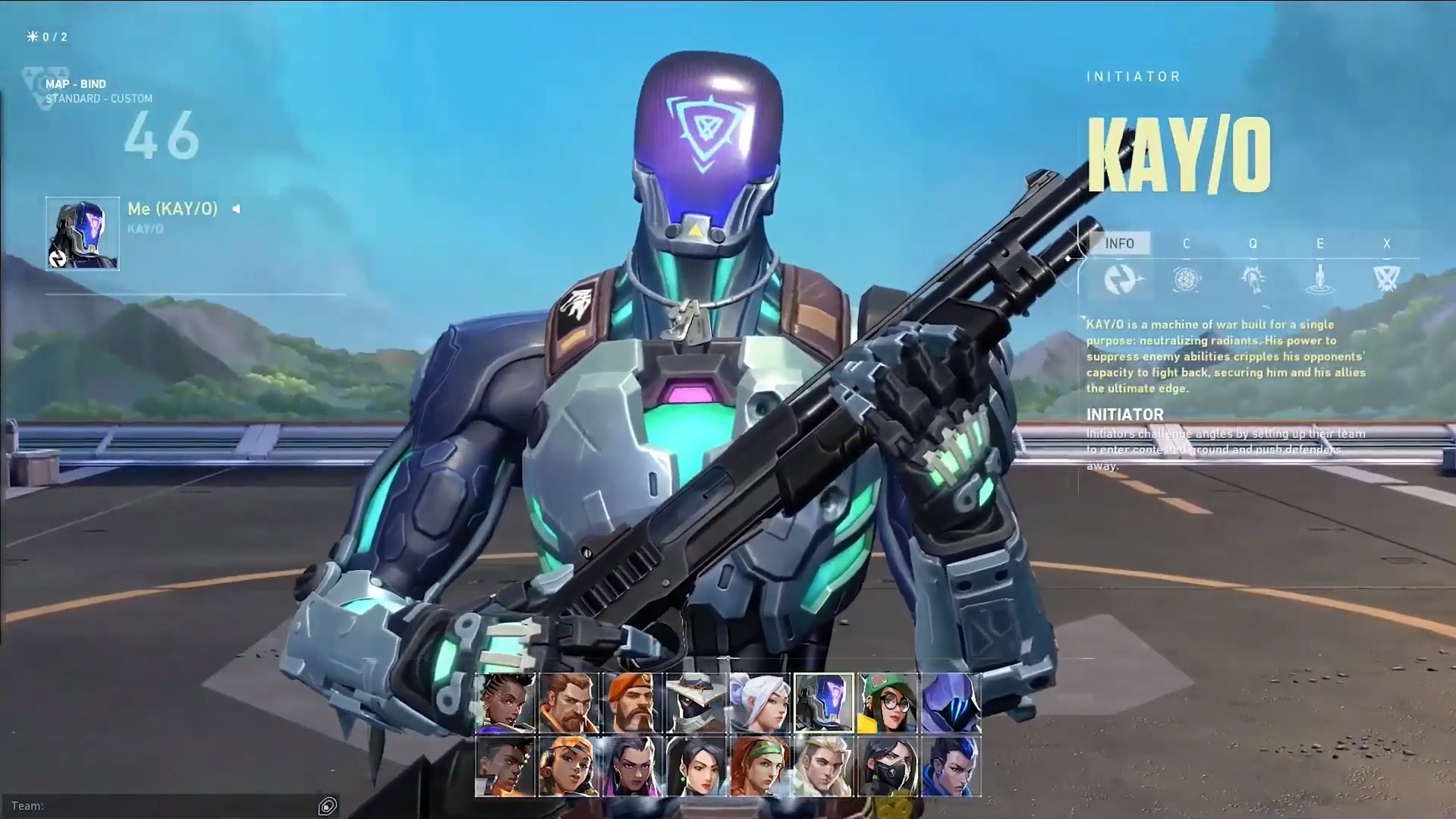Image resolution: width=1456 pixels, height=819 pixels.
Task: Toggle the chat mute icon beside Team input
Action: [x=326, y=806]
